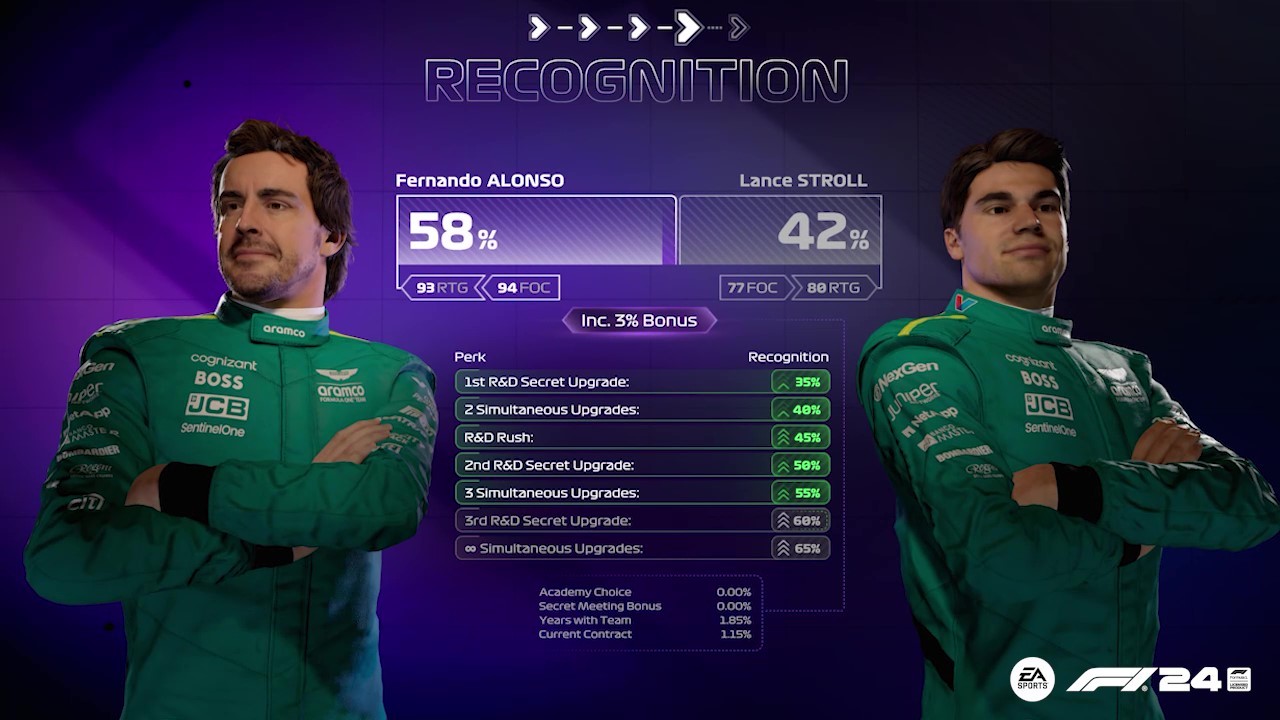Screen dimensions: 1280x720
Task: Click Stroll's 77 FOC badge
Action: coord(754,288)
